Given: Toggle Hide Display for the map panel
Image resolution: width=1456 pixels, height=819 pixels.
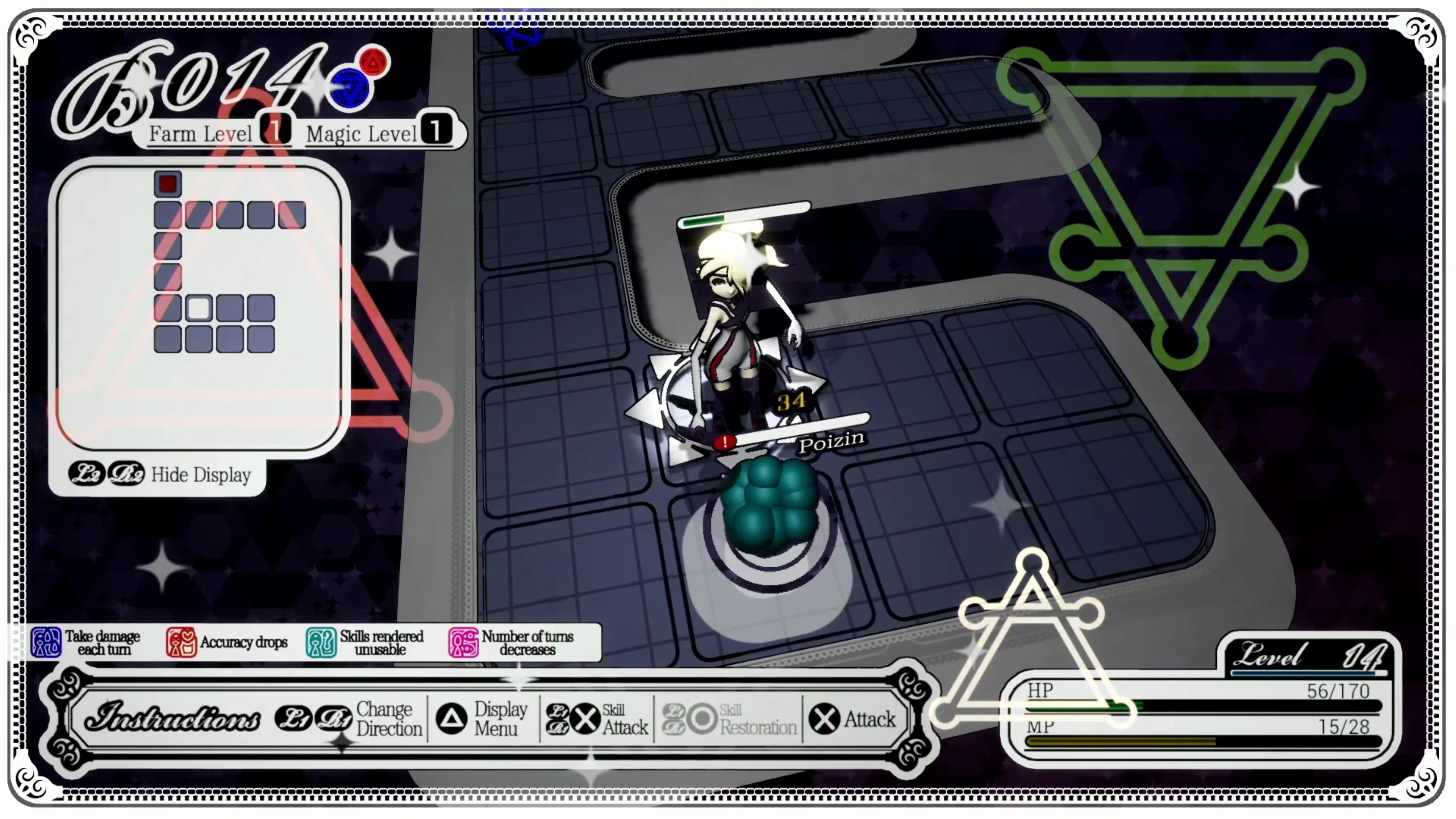Looking at the screenshot, I should (x=201, y=475).
